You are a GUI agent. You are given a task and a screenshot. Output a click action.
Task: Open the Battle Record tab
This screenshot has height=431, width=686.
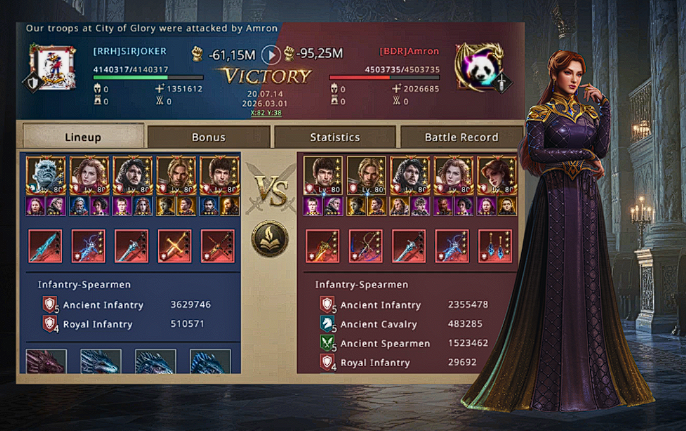click(461, 136)
